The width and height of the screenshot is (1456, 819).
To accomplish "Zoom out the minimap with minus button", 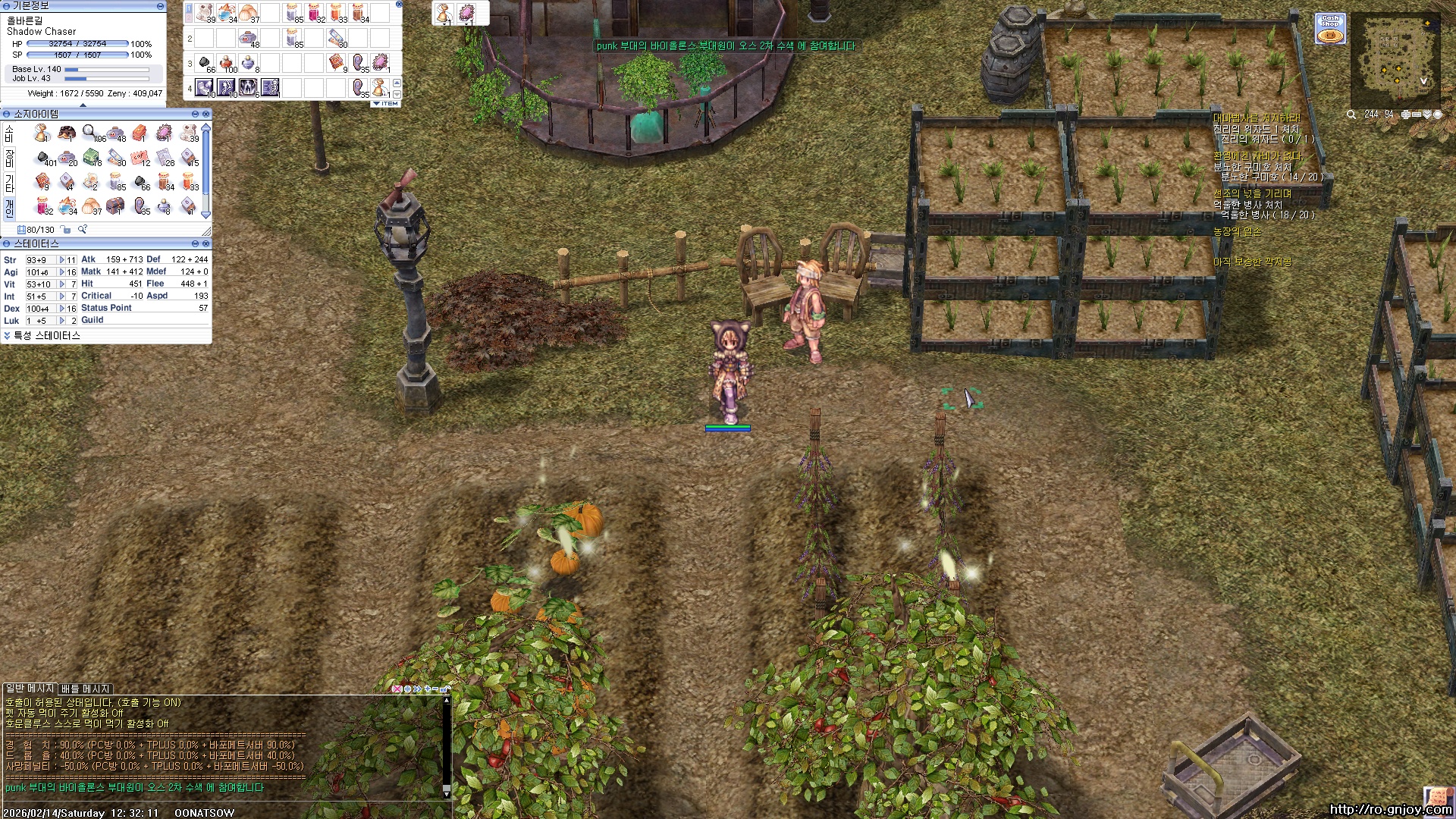I will [1417, 115].
